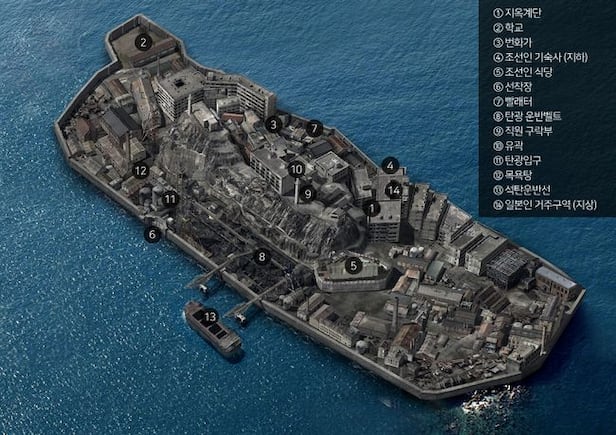Click map marker 6 at the dock
Screen dimensions: 616x435
pyautogui.click(x=153, y=234)
